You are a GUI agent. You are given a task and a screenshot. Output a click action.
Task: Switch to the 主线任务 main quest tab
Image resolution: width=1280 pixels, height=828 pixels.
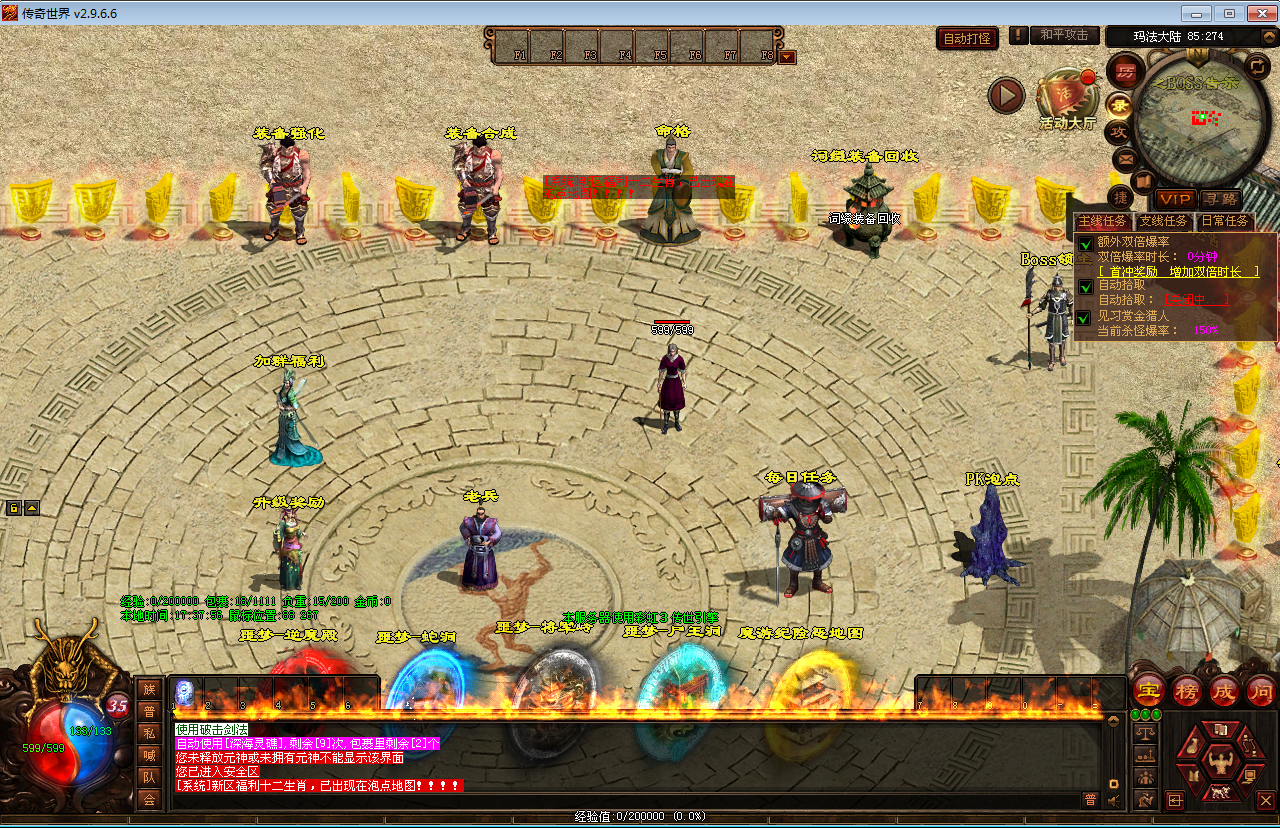pos(1102,221)
